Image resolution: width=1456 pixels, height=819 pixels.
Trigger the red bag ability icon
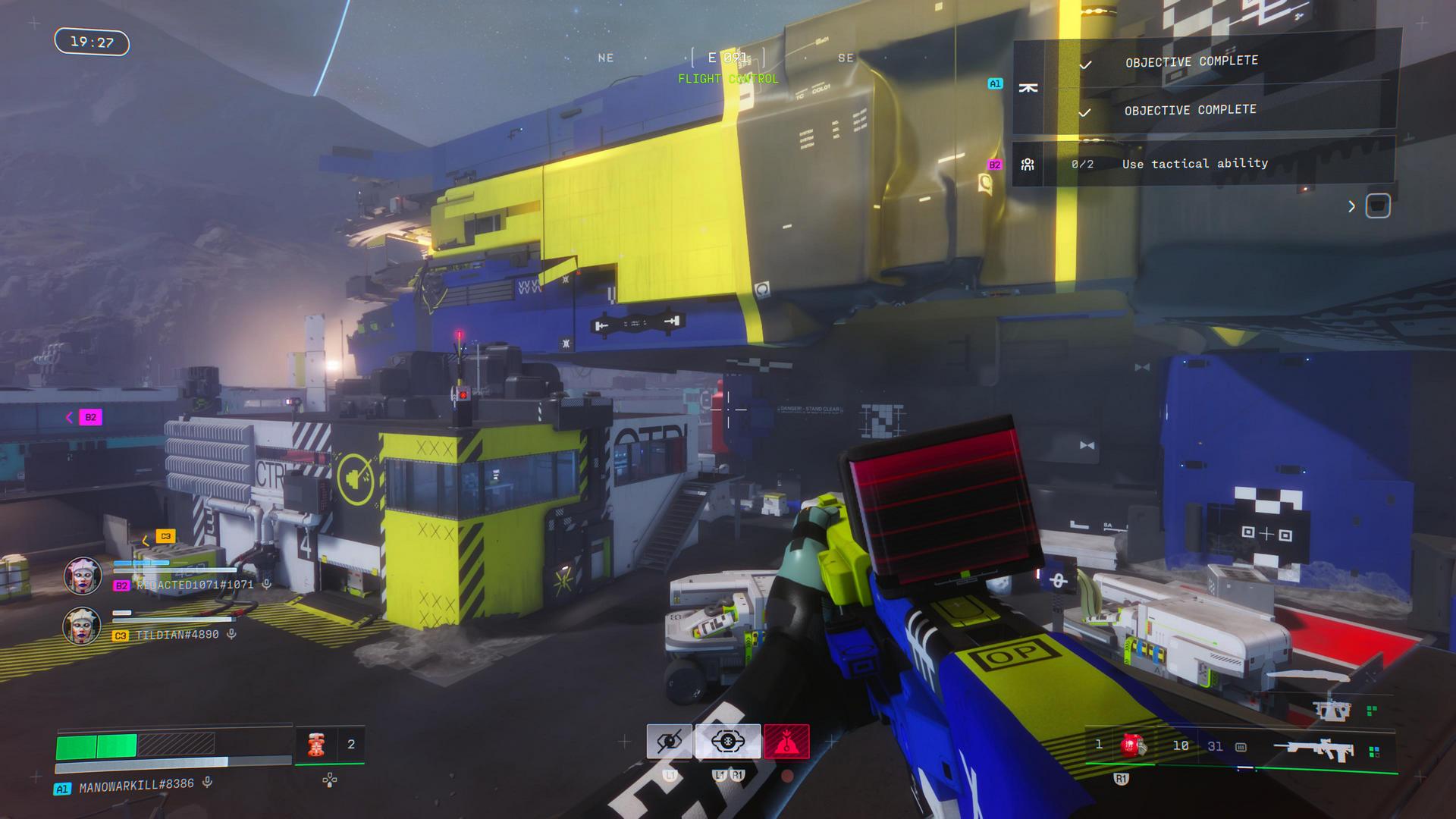(786, 742)
